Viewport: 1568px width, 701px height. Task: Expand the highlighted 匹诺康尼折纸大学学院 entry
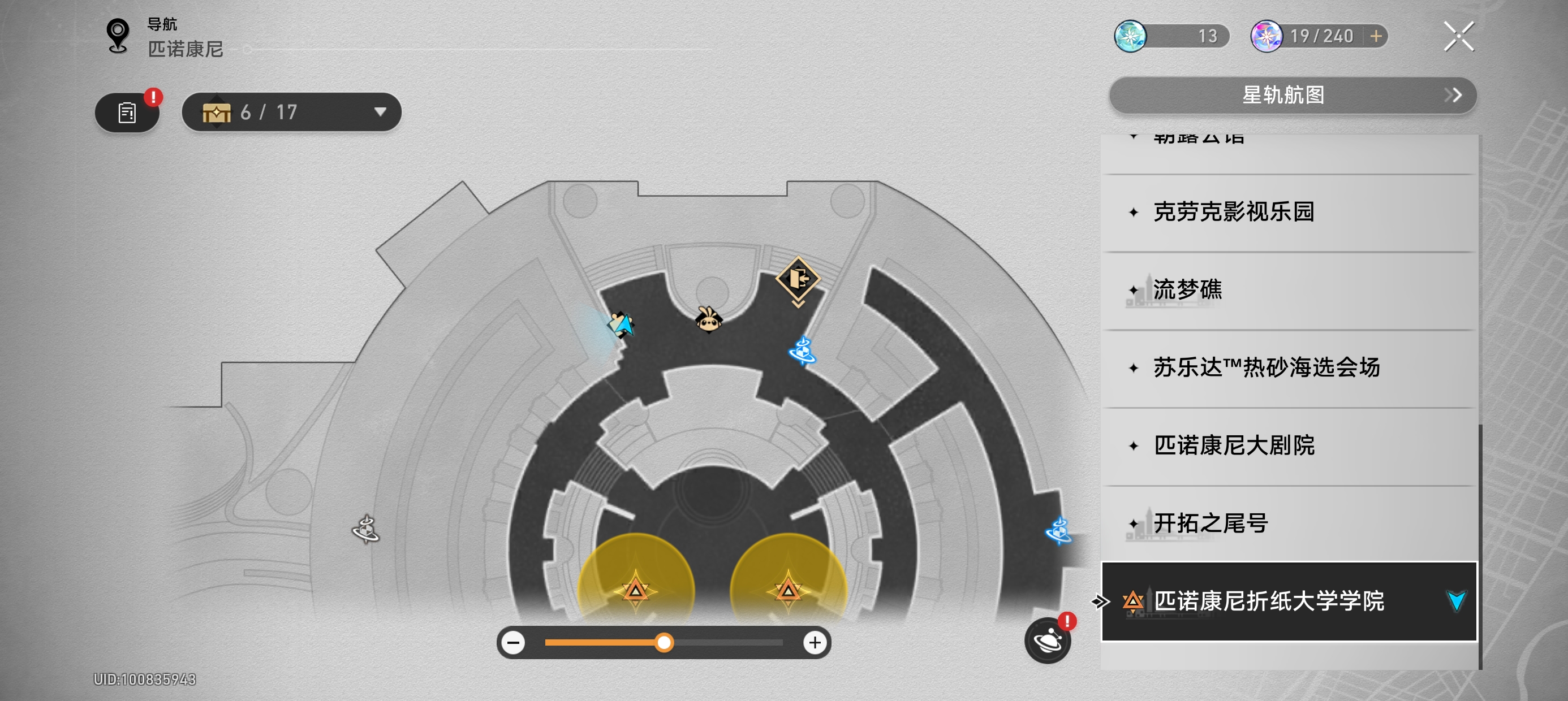click(1456, 601)
